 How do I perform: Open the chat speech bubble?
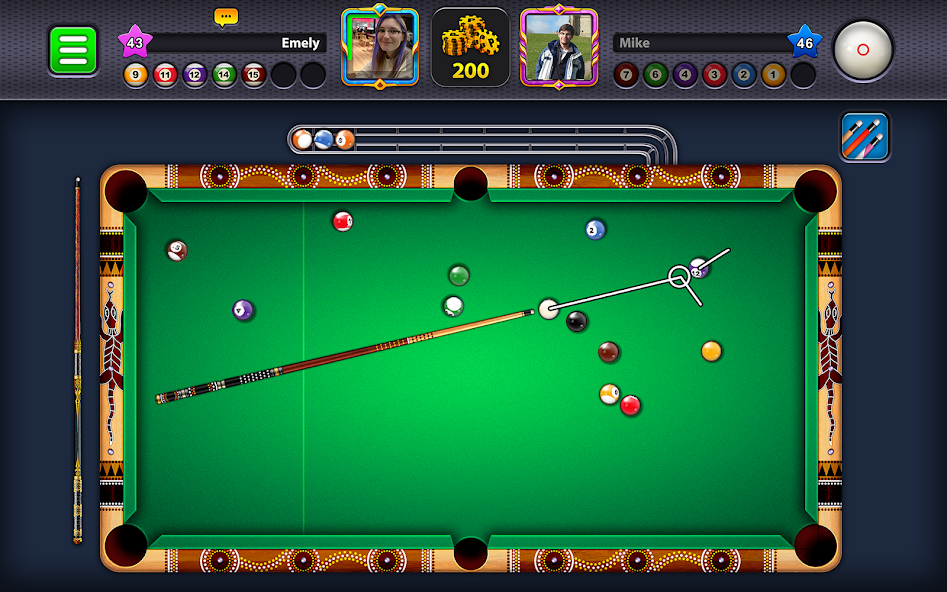click(225, 17)
